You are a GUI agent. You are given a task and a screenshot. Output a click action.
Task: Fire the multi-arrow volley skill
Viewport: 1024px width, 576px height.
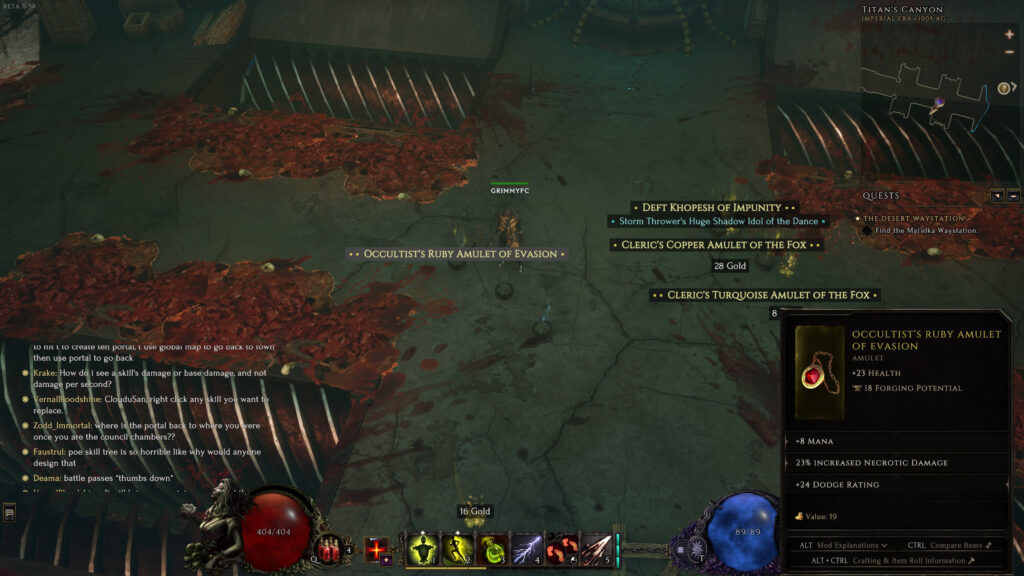click(x=596, y=549)
